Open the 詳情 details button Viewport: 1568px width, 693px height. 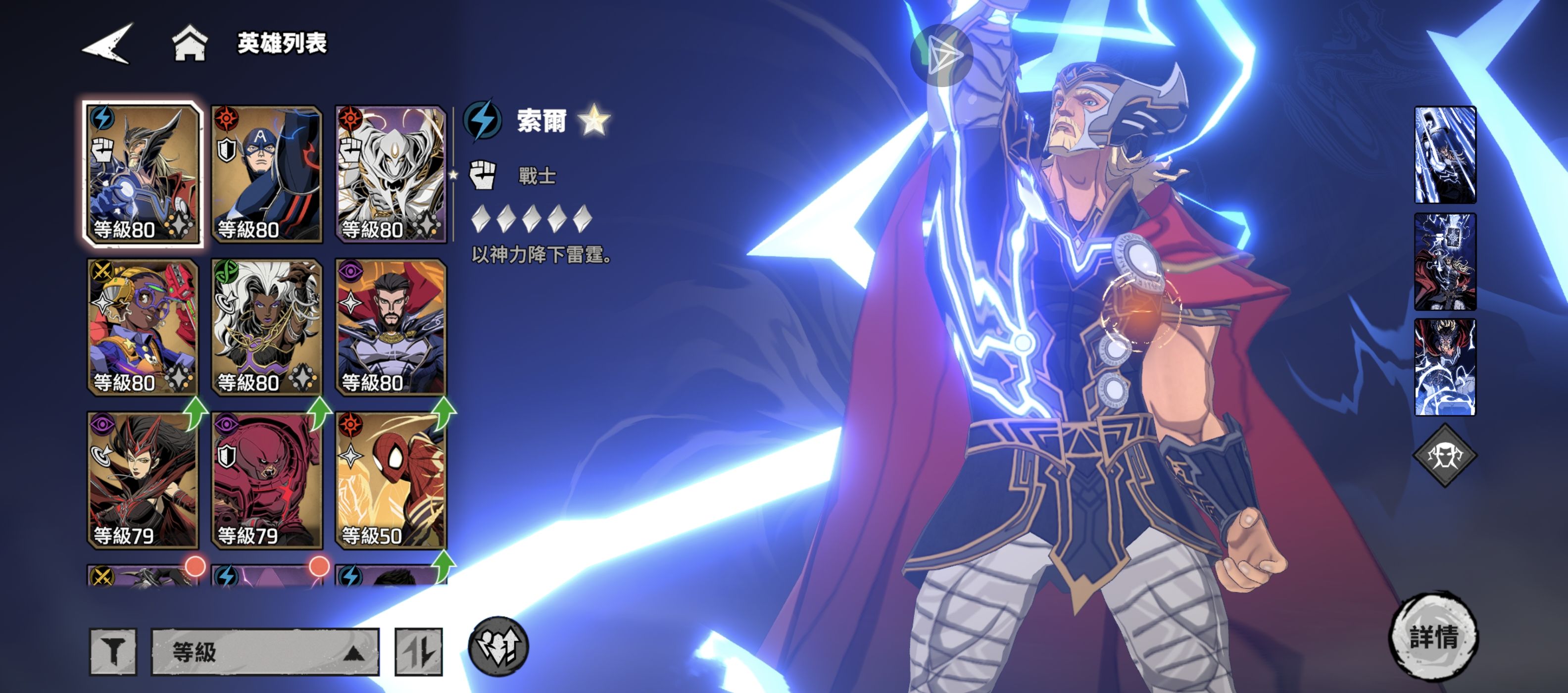1433,637
